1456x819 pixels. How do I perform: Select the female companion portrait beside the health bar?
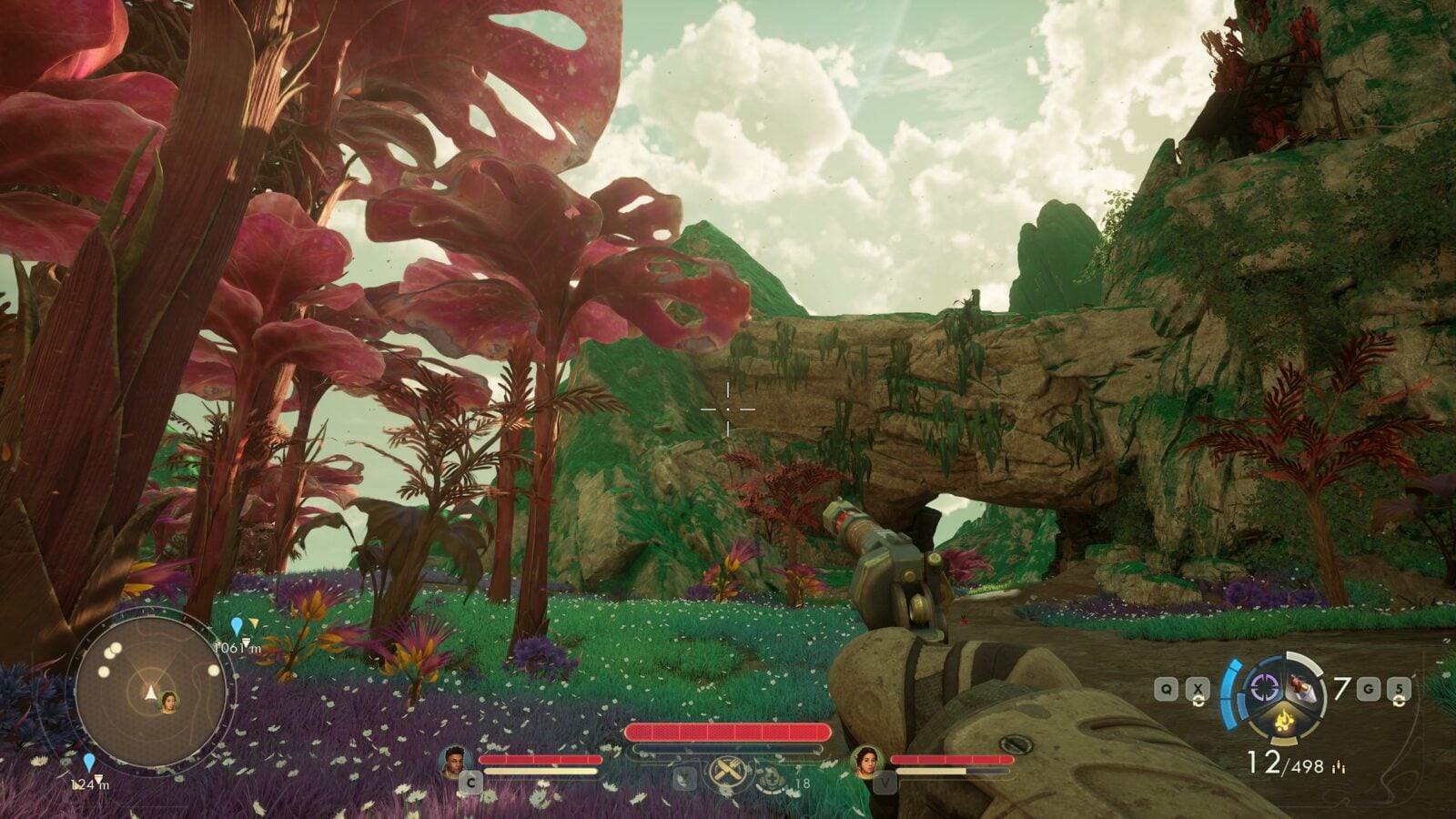click(x=866, y=761)
